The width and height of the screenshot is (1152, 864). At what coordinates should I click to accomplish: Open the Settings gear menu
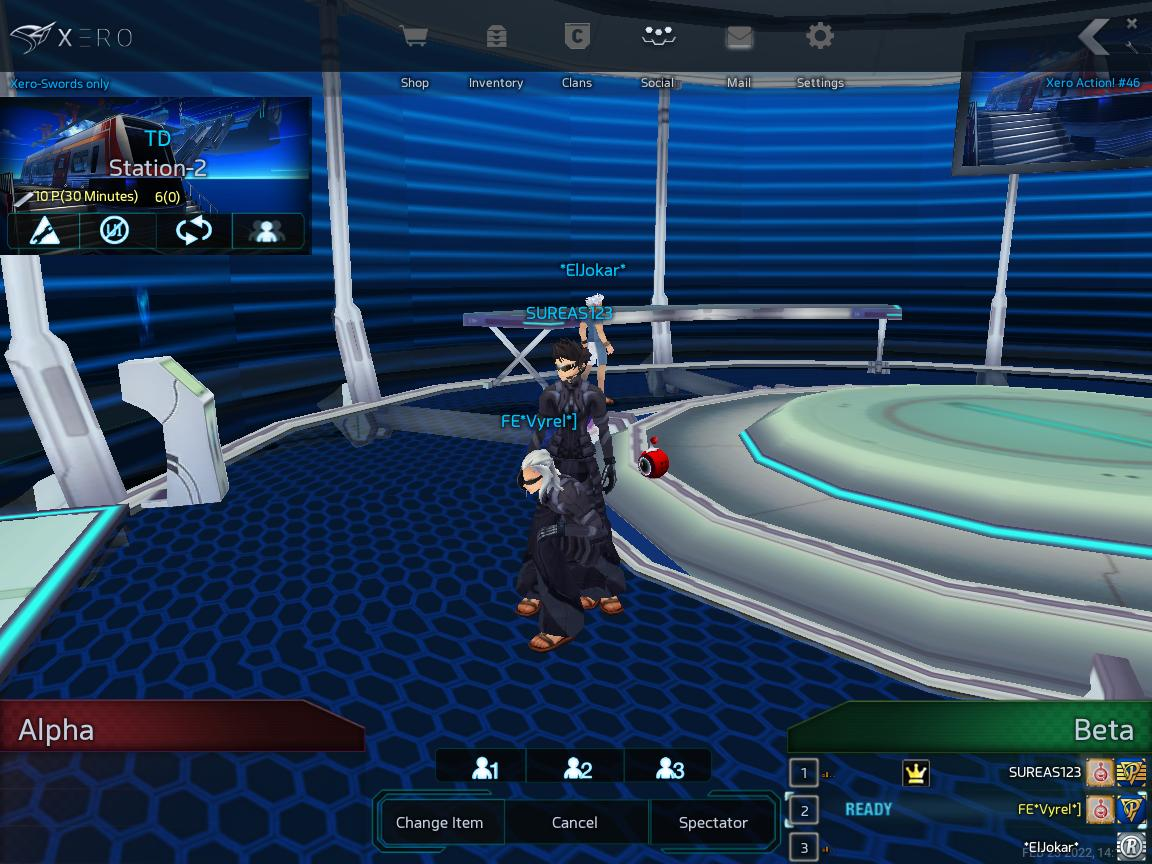[x=820, y=52]
